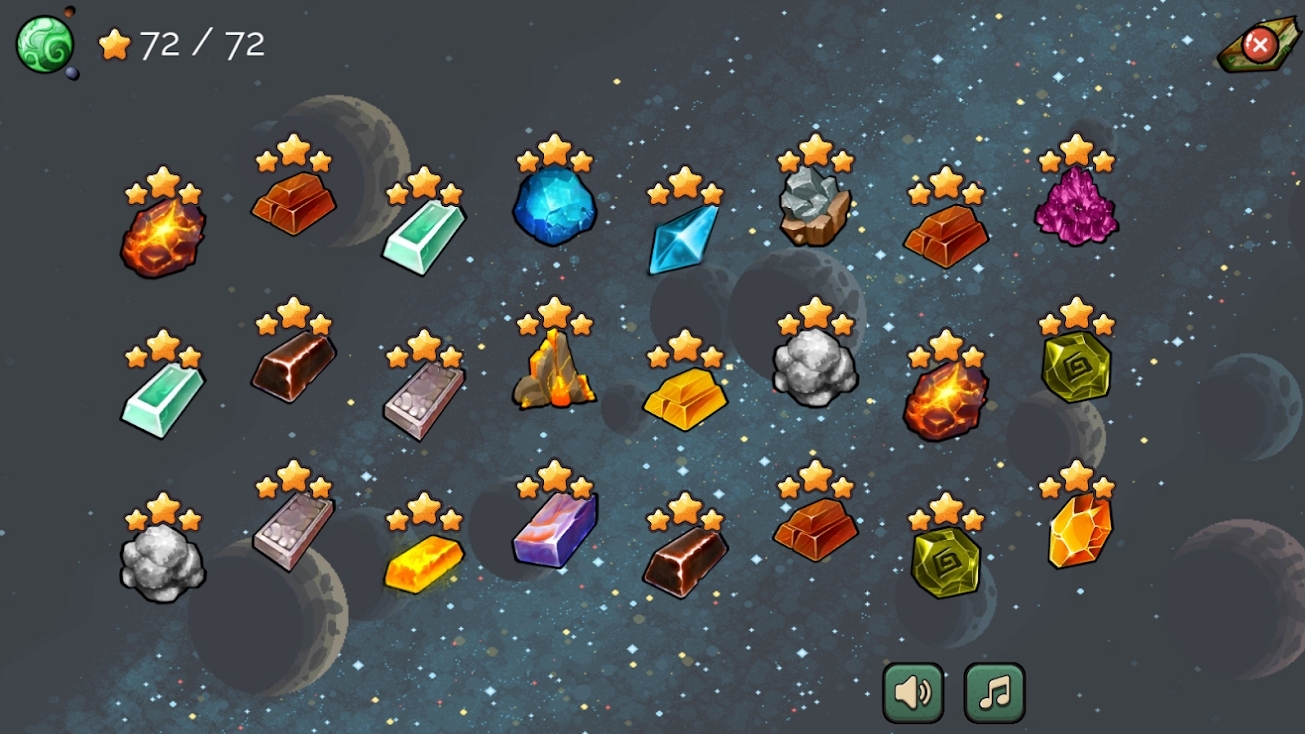Viewport: 1305px width, 734px height.
Task: Open the erupting volcano level
Action: (x=554, y=370)
